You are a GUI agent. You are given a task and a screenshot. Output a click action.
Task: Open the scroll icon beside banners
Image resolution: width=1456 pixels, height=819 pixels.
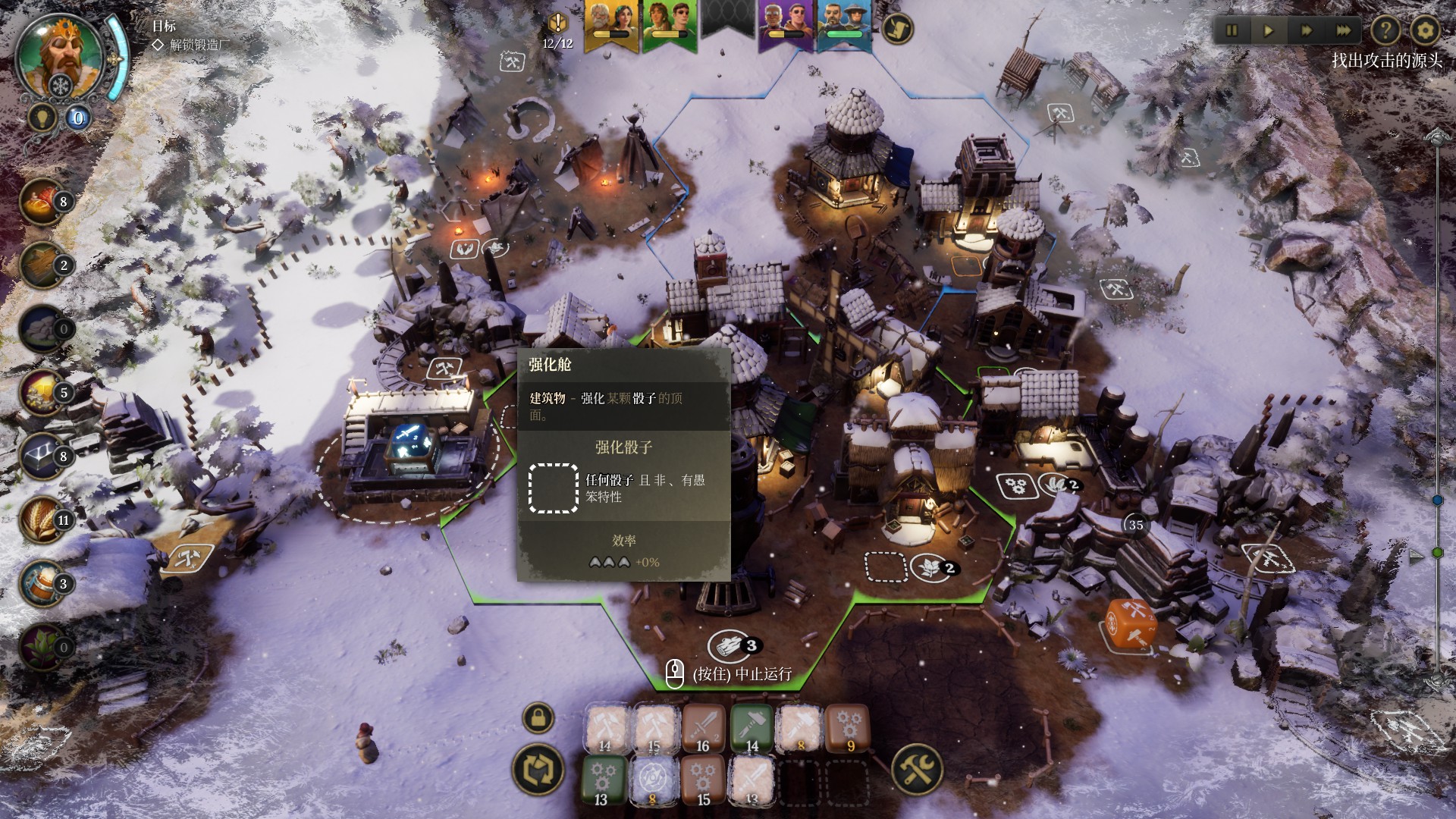pyautogui.click(x=898, y=28)
